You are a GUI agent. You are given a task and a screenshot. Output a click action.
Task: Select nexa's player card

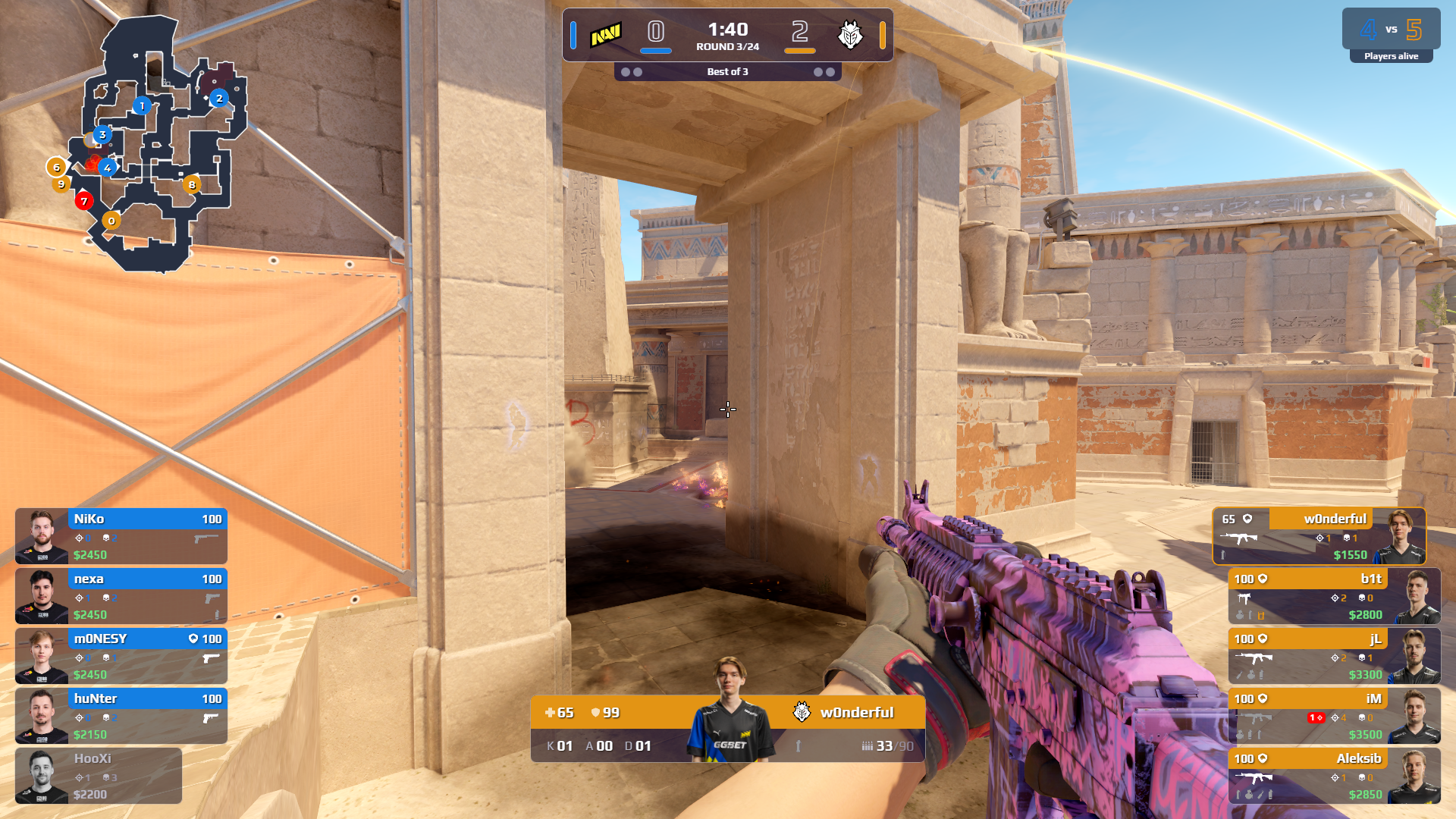(x=121, y=596)
